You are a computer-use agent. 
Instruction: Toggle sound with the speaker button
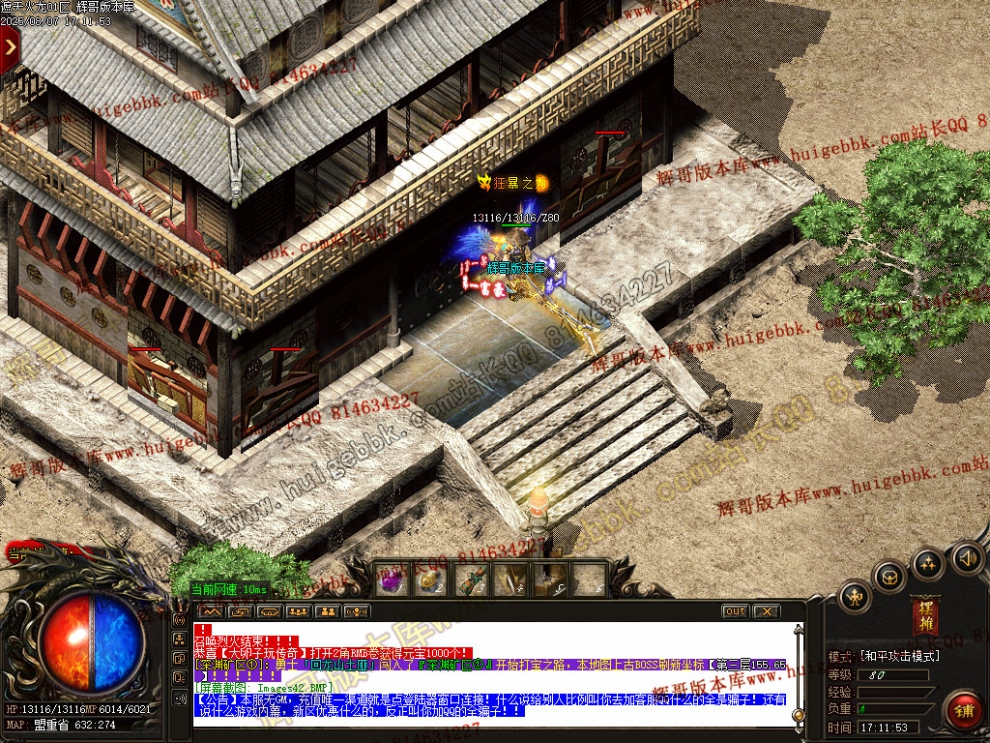[966, 556]
